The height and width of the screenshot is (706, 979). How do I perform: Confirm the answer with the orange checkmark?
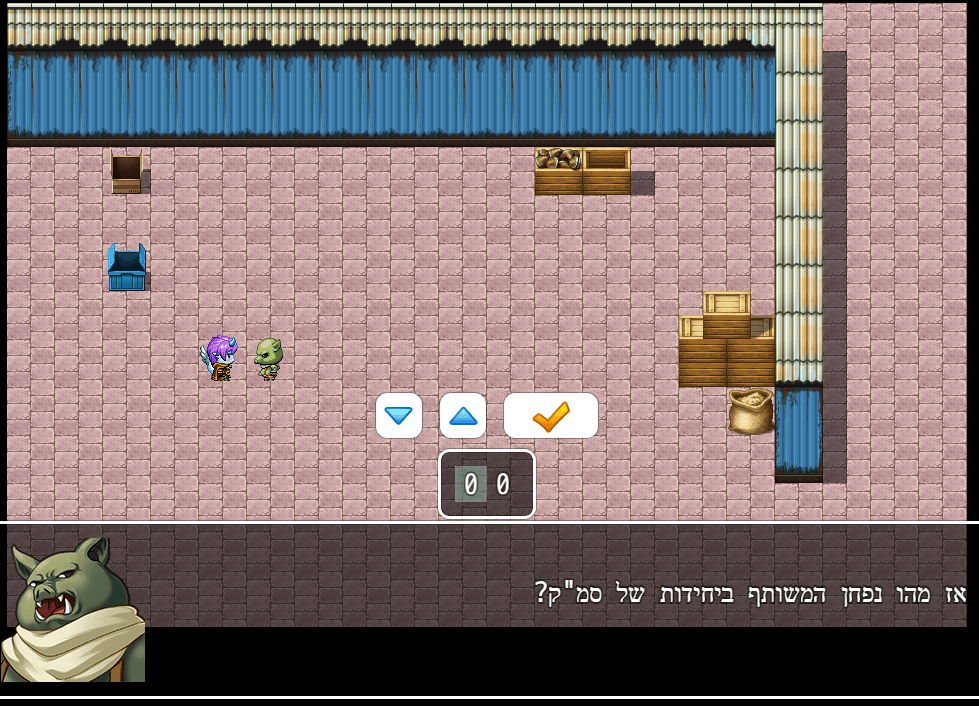click(x=550, y=415)
